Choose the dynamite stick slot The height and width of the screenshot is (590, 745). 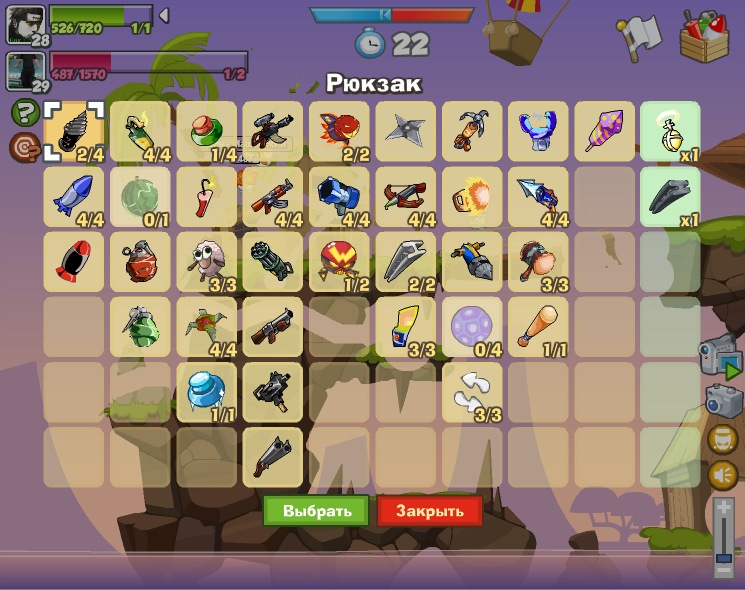click(207, 195)
